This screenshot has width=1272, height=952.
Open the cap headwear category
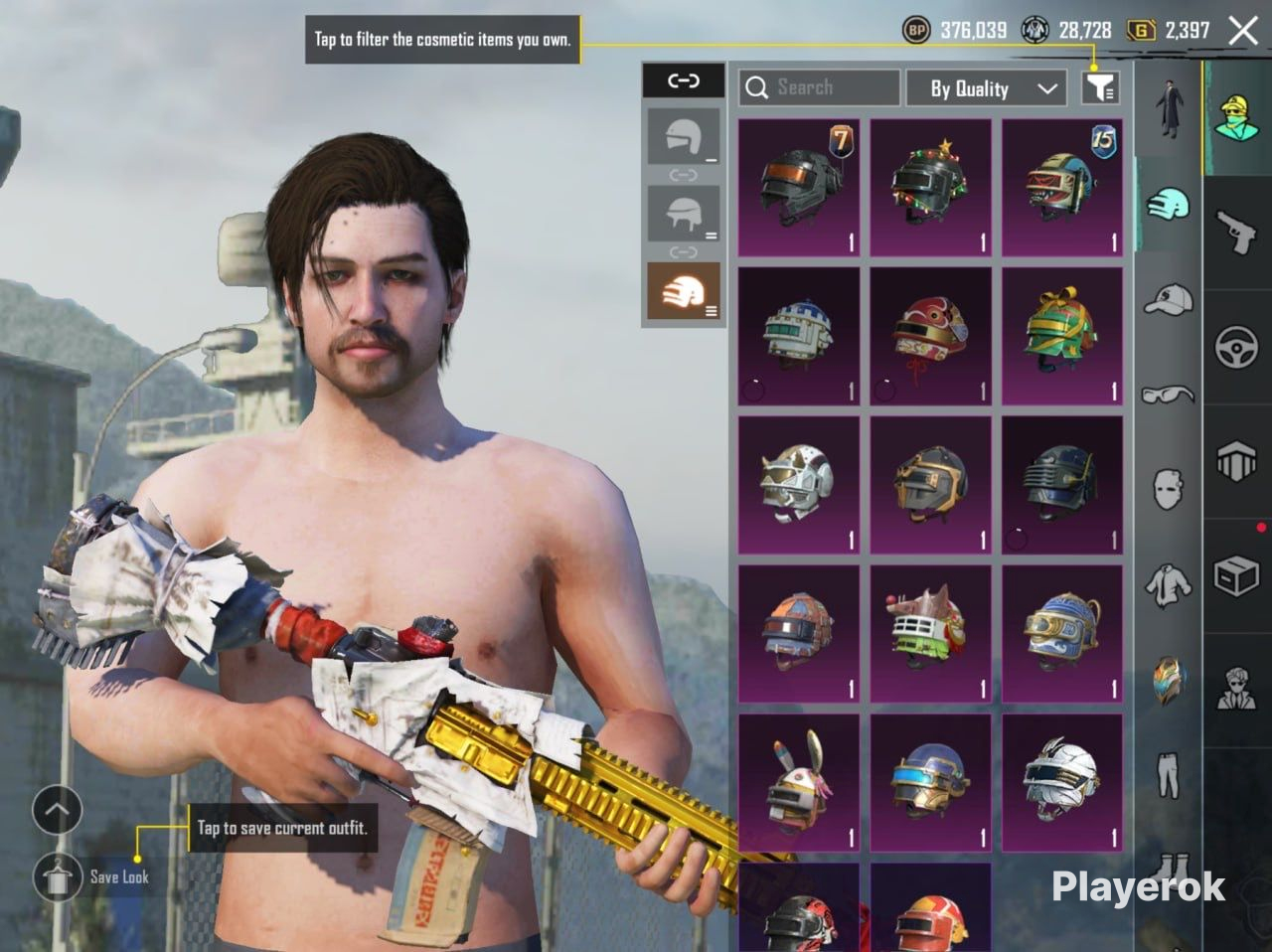pos(1168,298)
